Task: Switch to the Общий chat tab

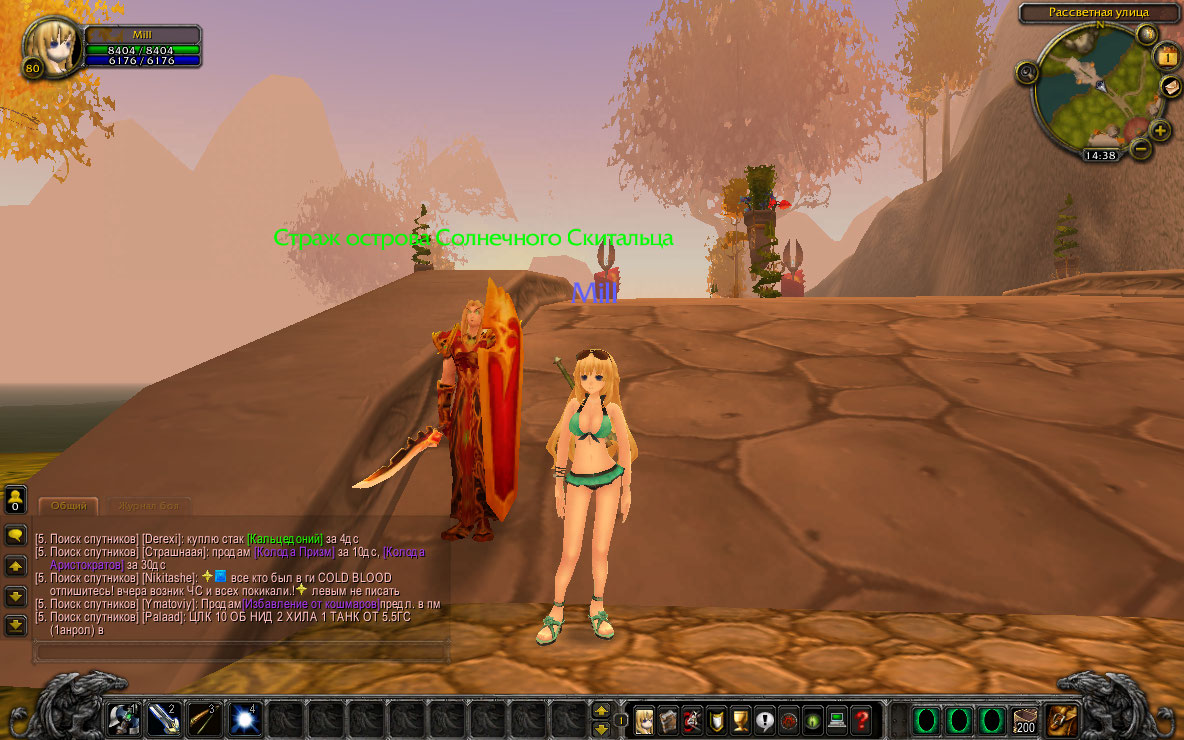Action: tap(68, 506)
